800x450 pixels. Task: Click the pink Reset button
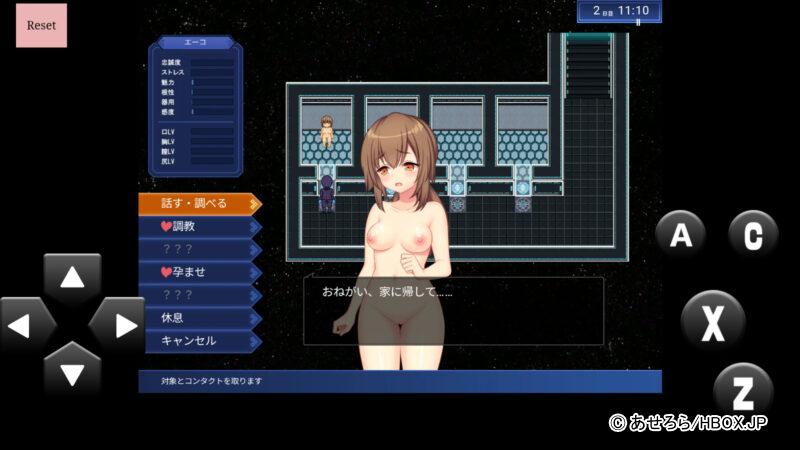(x=41, y=25)
